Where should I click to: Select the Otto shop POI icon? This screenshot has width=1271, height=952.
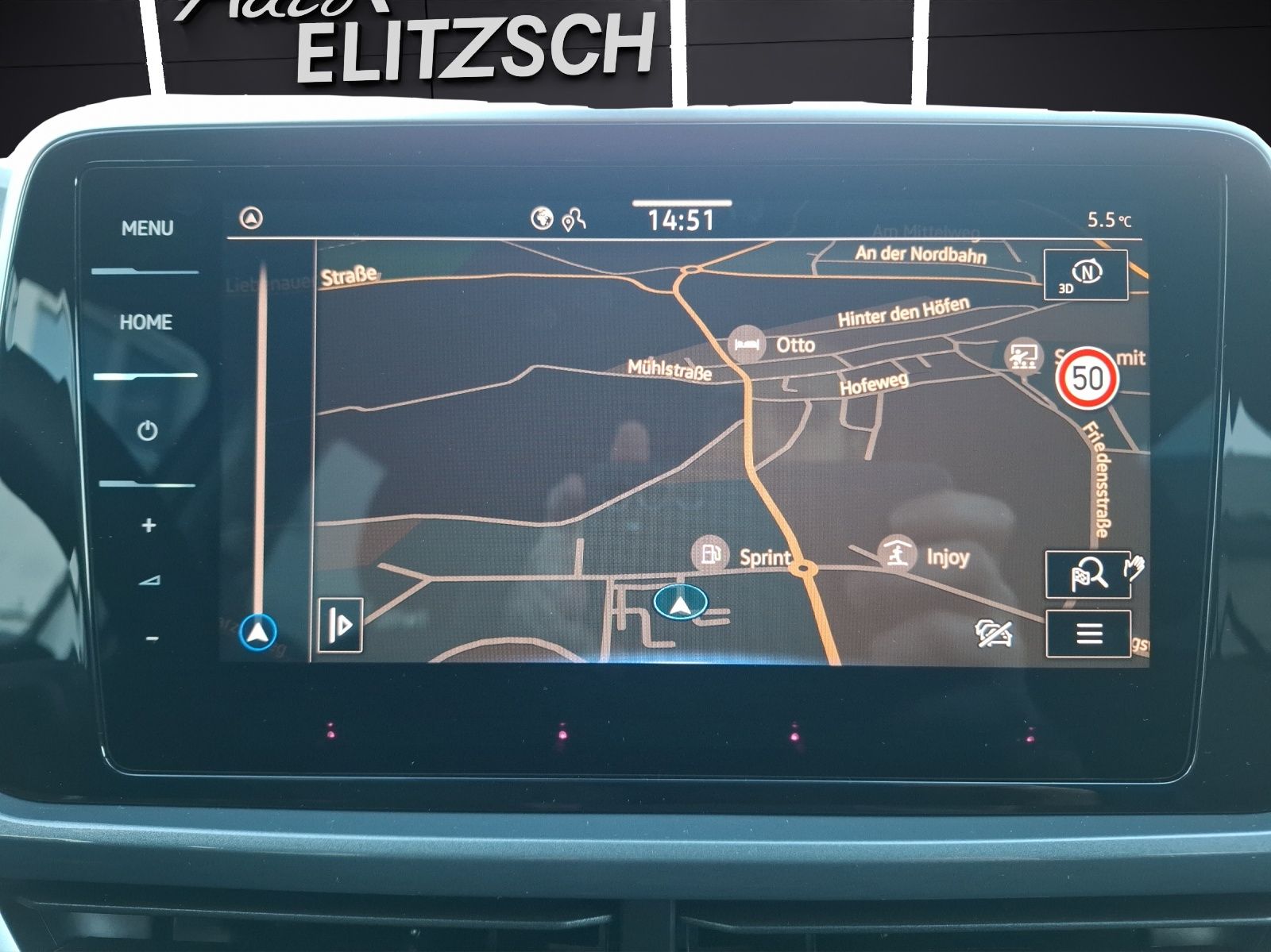[745, 344]
